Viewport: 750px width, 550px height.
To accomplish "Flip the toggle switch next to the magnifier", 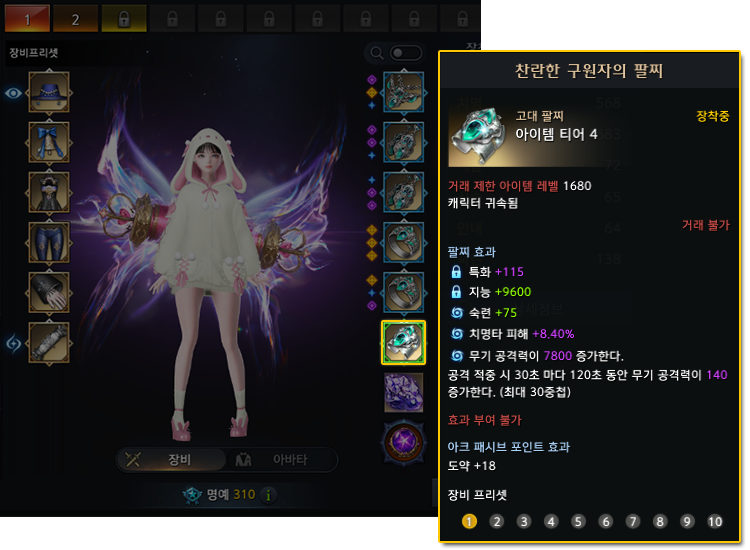I will [405, 53].
